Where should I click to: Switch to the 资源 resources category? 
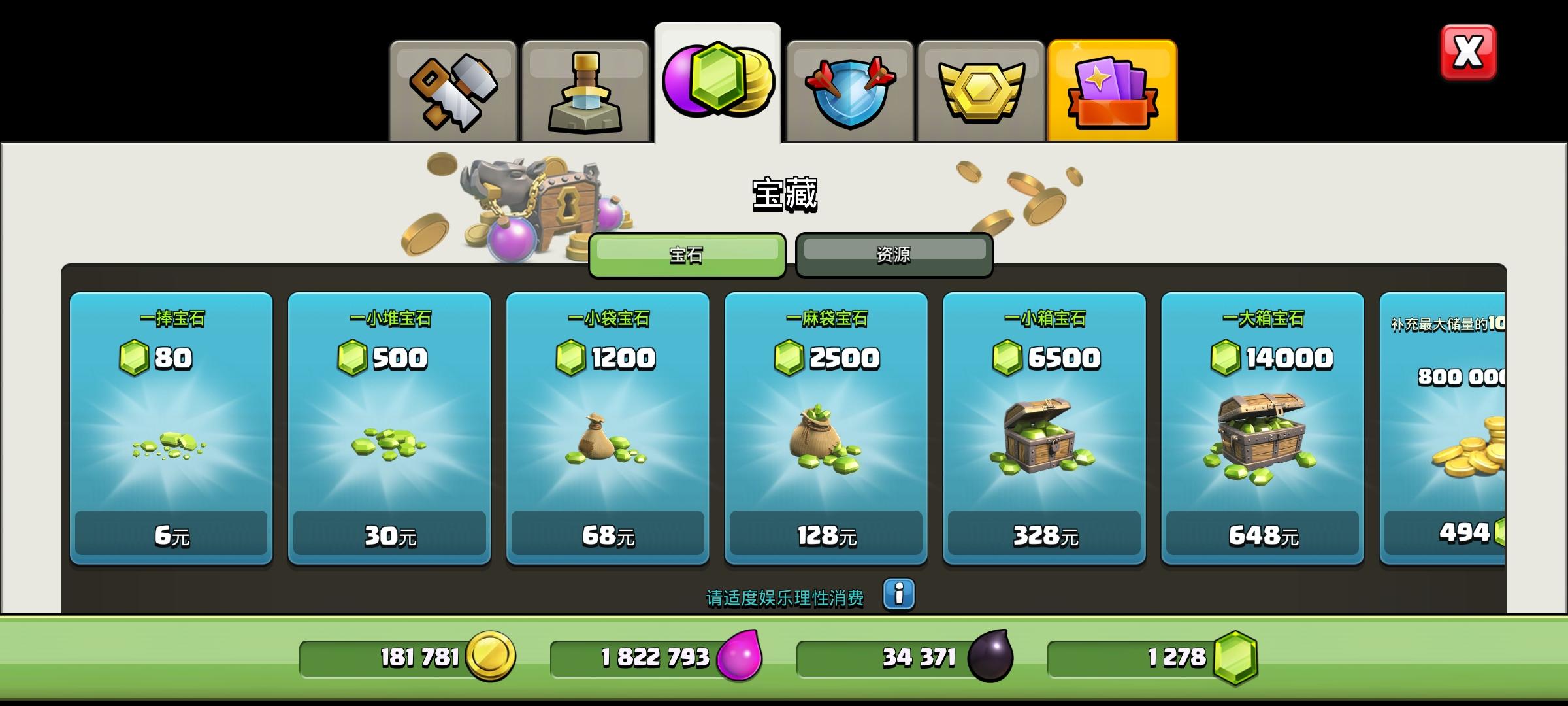pyautogui.click(x=894, y=254)
